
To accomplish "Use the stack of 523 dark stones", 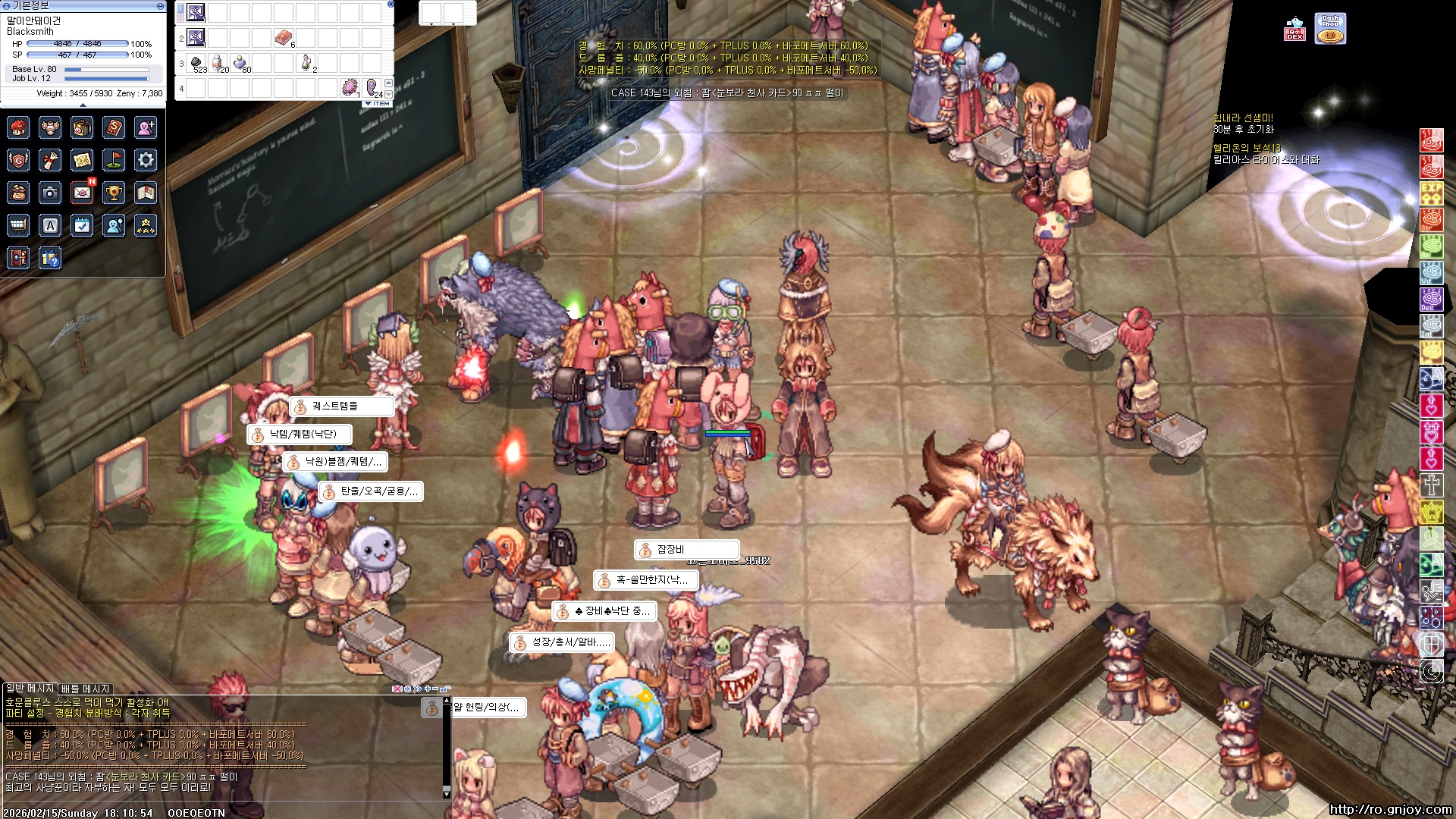I will click(196, 62).
